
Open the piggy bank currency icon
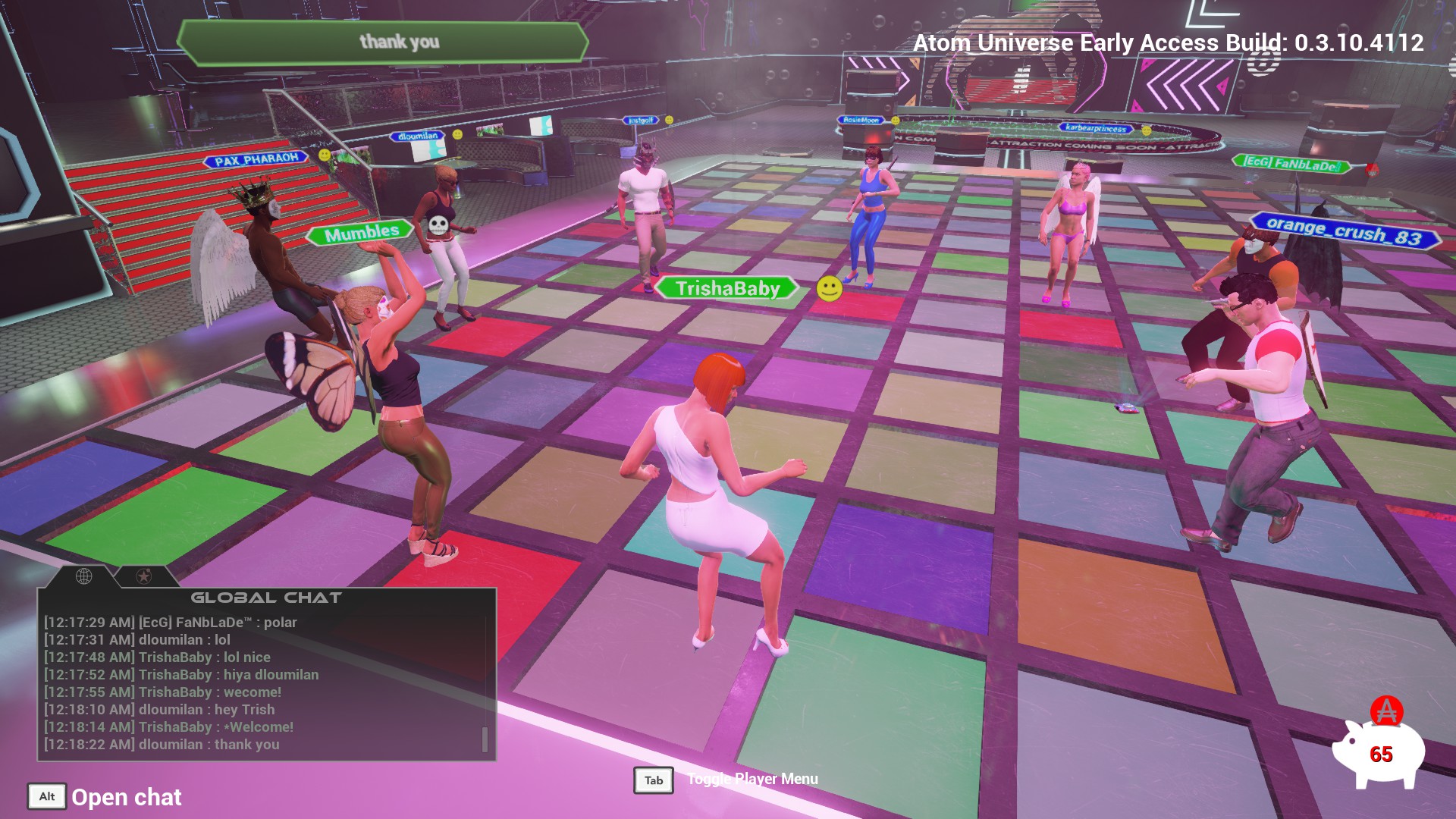point(1379,751)
